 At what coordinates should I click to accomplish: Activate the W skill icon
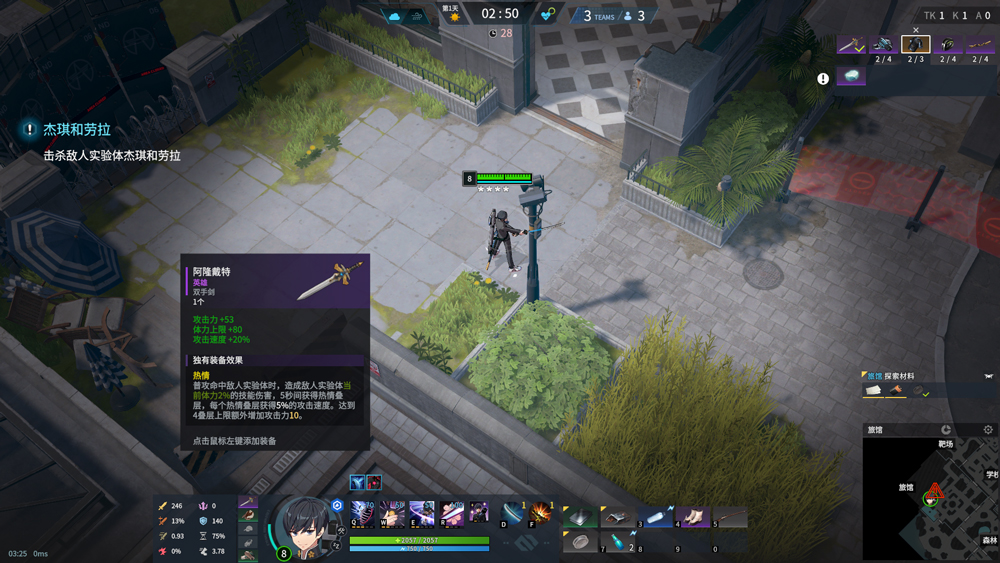pyautogui.click(x=391, y=513)
